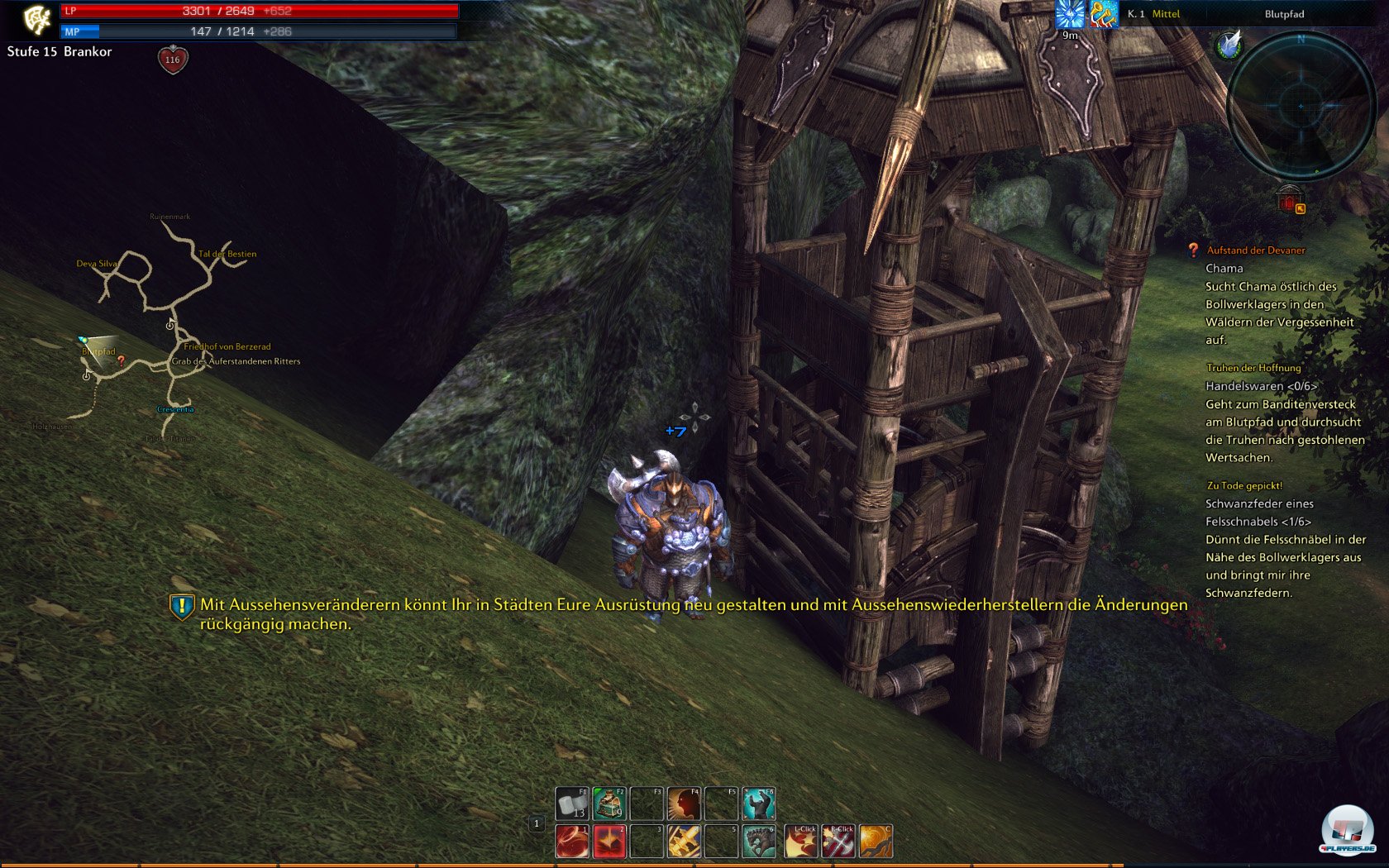The width and height of the screenshot is (1389, 868).
Task: Use the alchemy crate item bound to F2
Action: pyautogui.click(x=609, y=803)
